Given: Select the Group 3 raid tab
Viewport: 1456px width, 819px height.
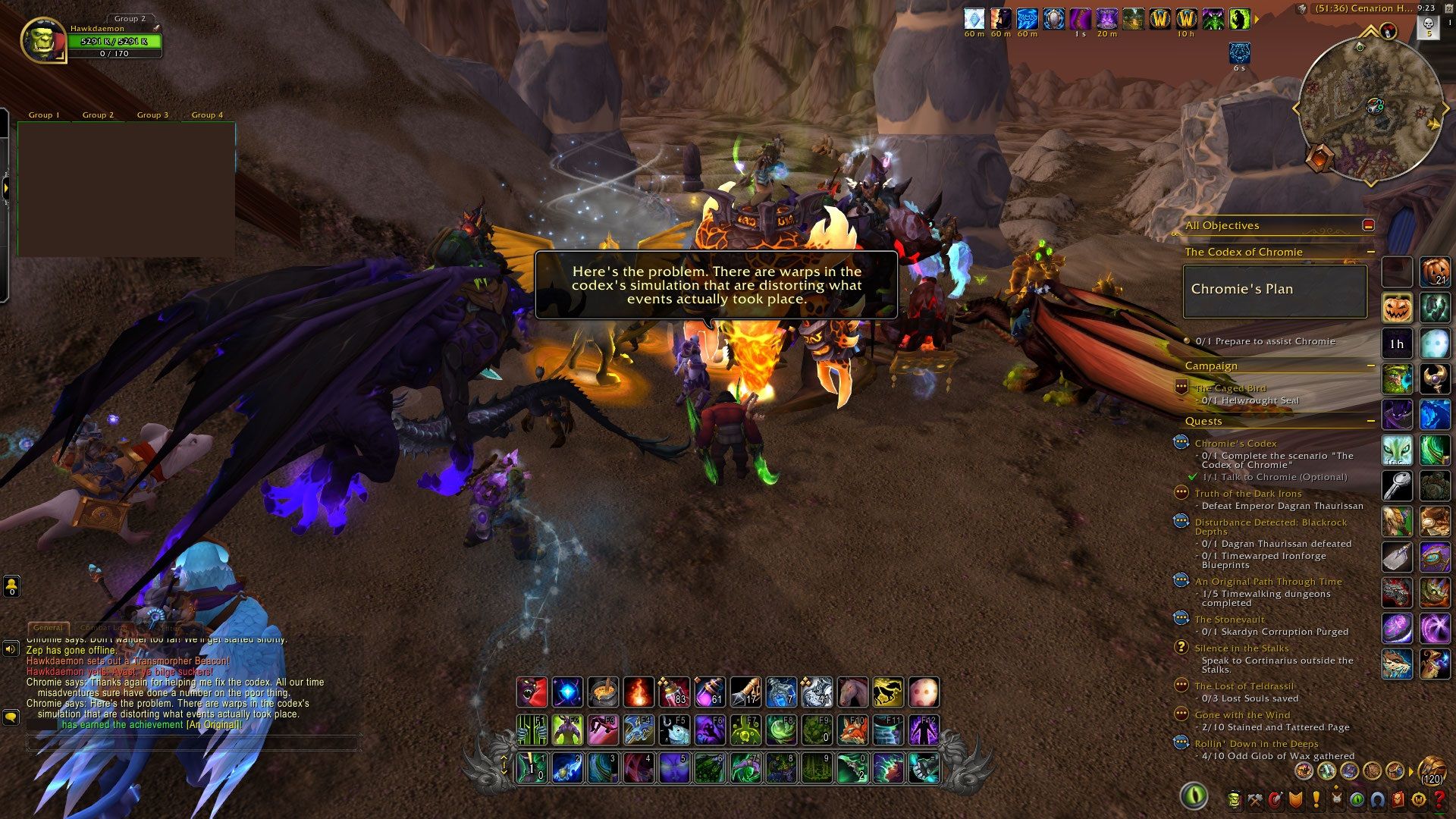Looking at the screenshot, I should 152,115.
